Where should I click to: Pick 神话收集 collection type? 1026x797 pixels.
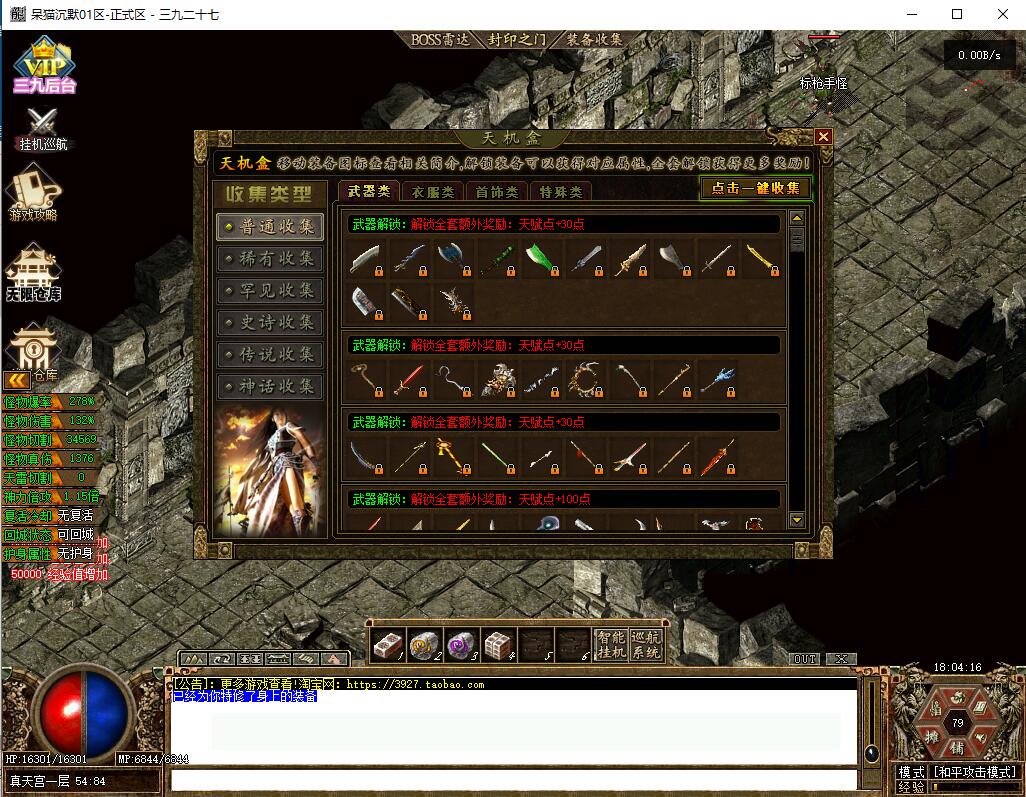[269, 387]
